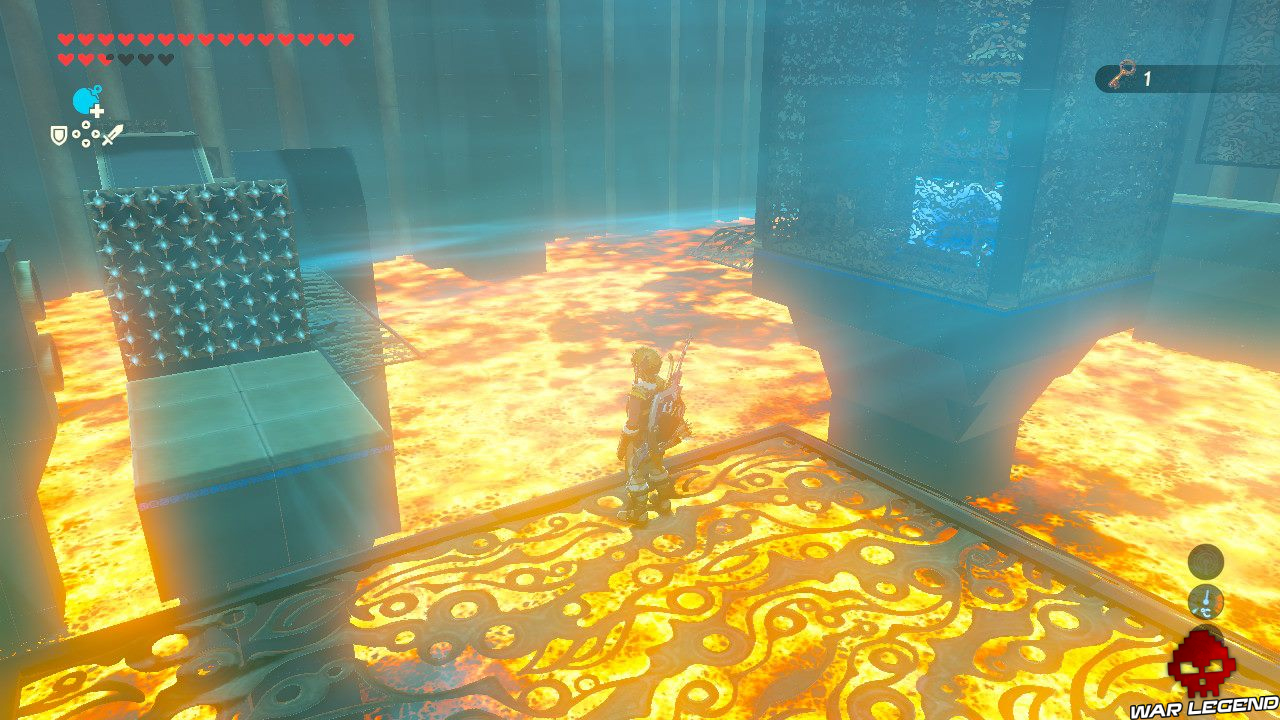The width and height of the screenshot is (1280, 720).
Task: Click the temperature needle on the gauge
Action: point(1206,596)
